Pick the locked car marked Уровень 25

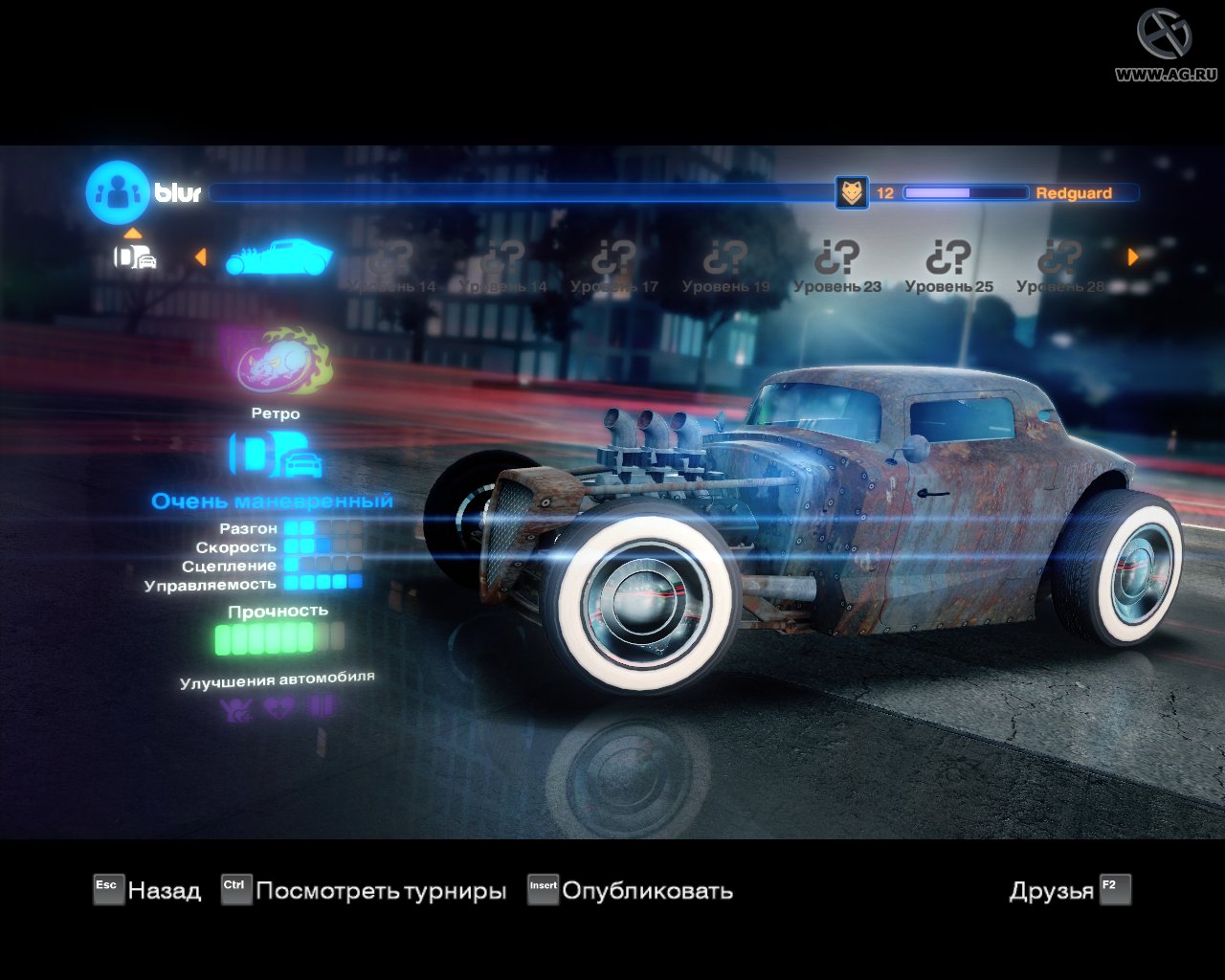click(x=948, y=265)
